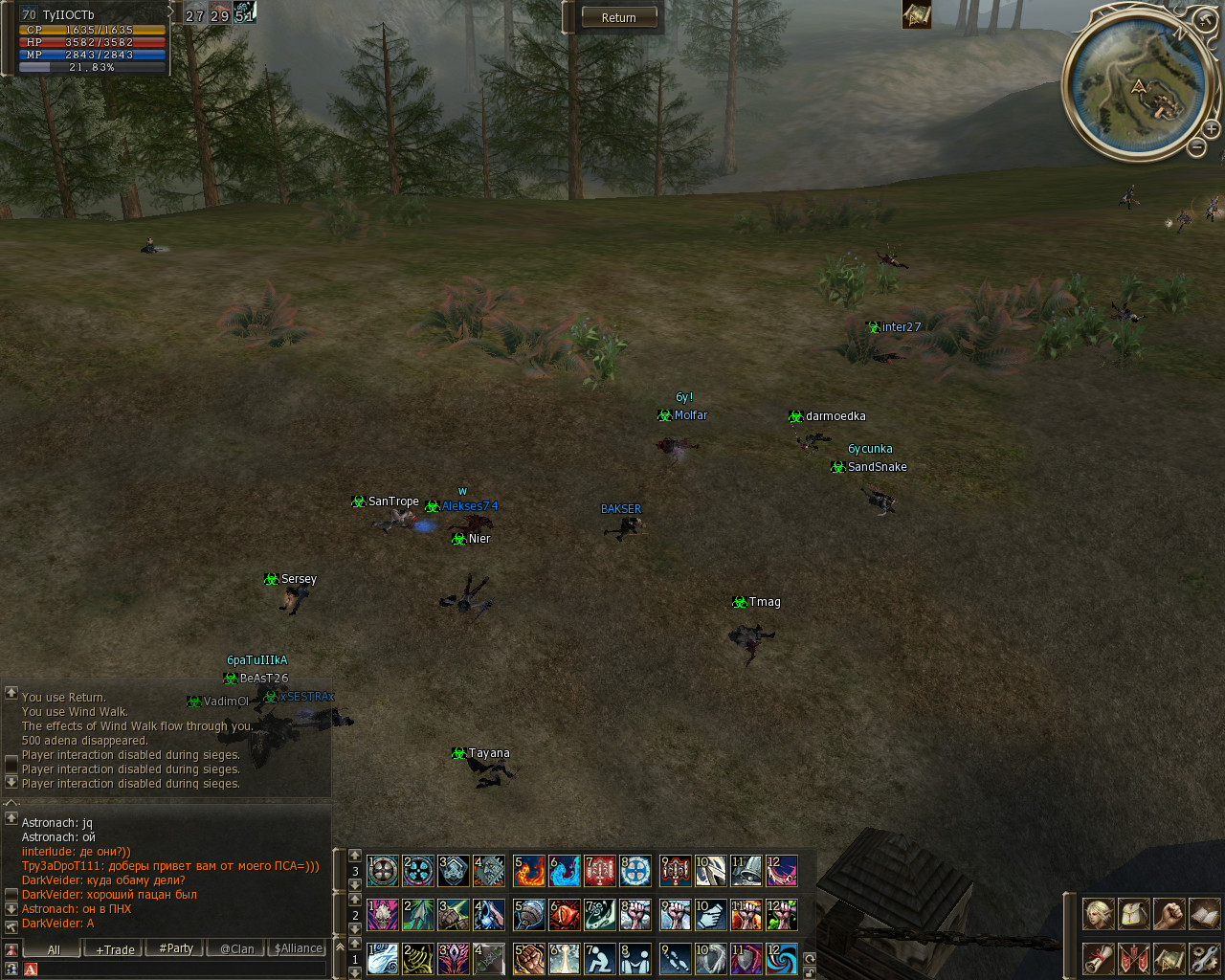Switch to the +Trade chat tab
Screen dimensions: 1225x980
point(115,949)
